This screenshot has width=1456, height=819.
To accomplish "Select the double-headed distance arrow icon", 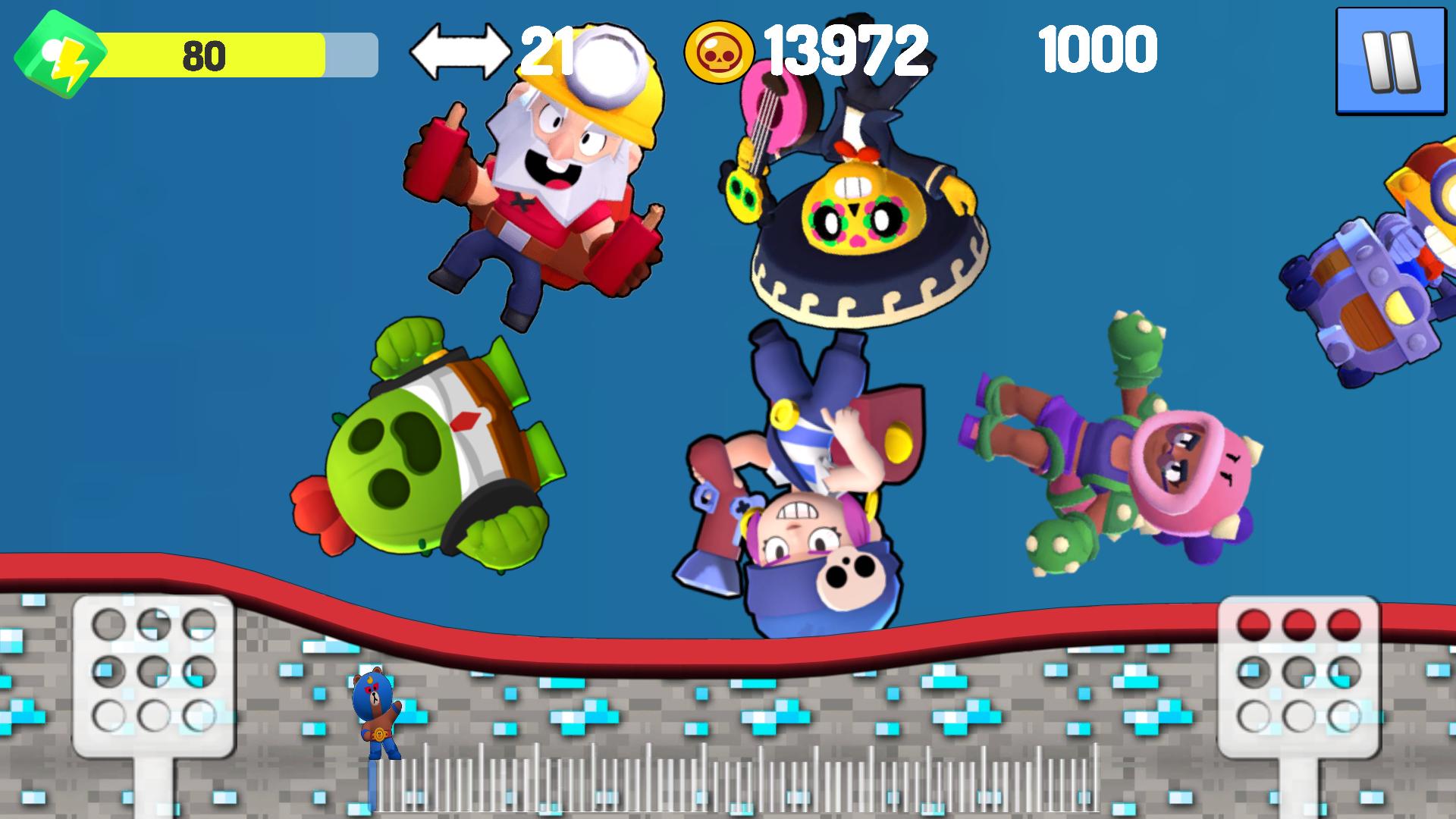I will coord(461,52).
